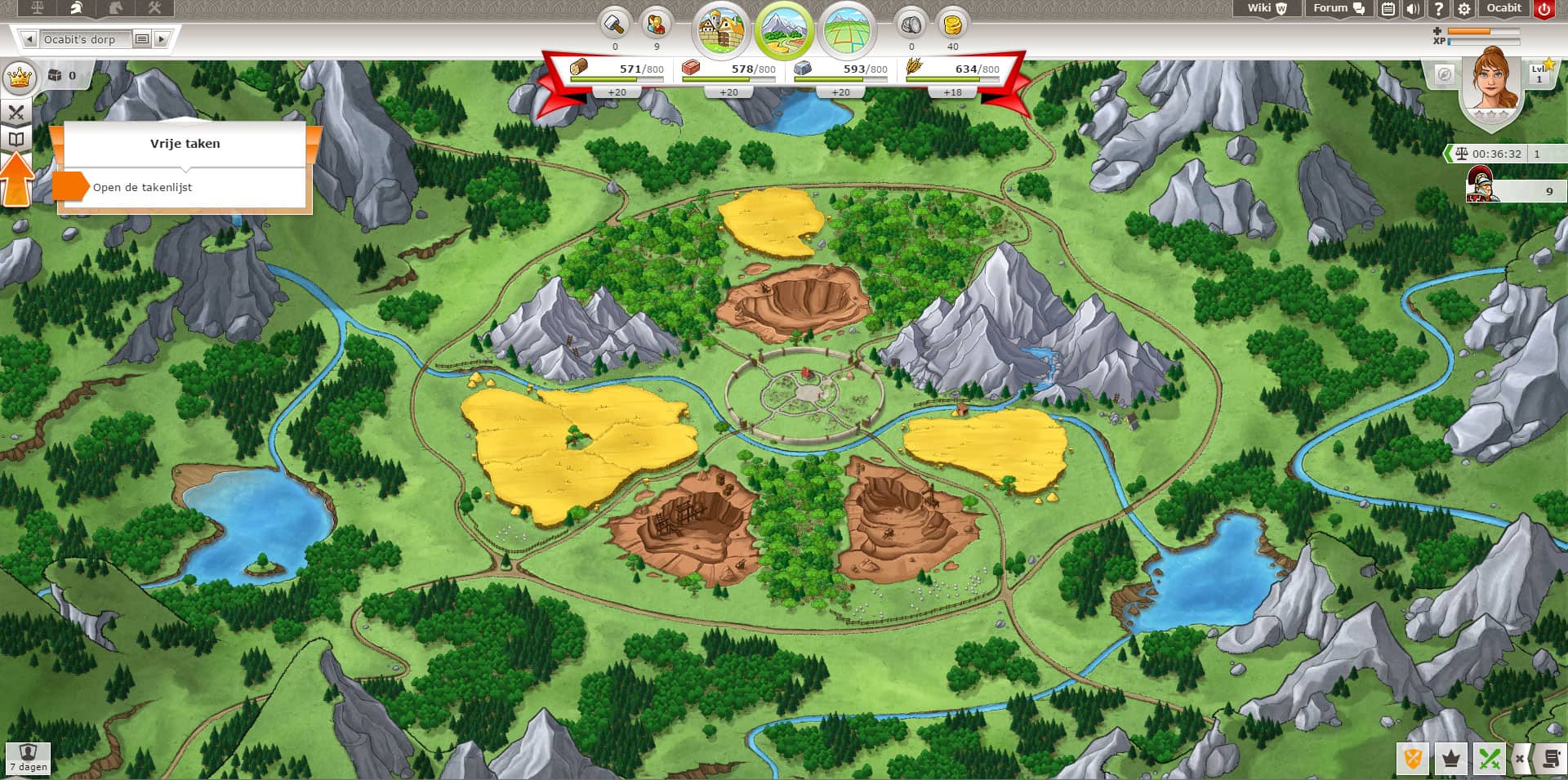Open the task book icon on the left sidebar
The image size is (1568, 780).
pos(16,140)
